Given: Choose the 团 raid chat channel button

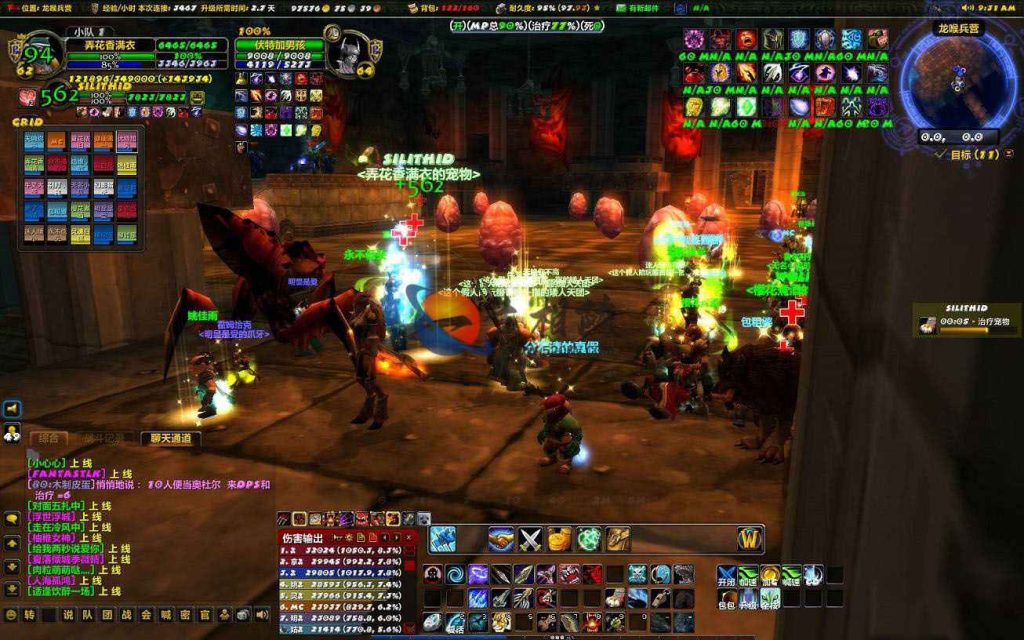Looking at the screenshot, I should point(108,615).
